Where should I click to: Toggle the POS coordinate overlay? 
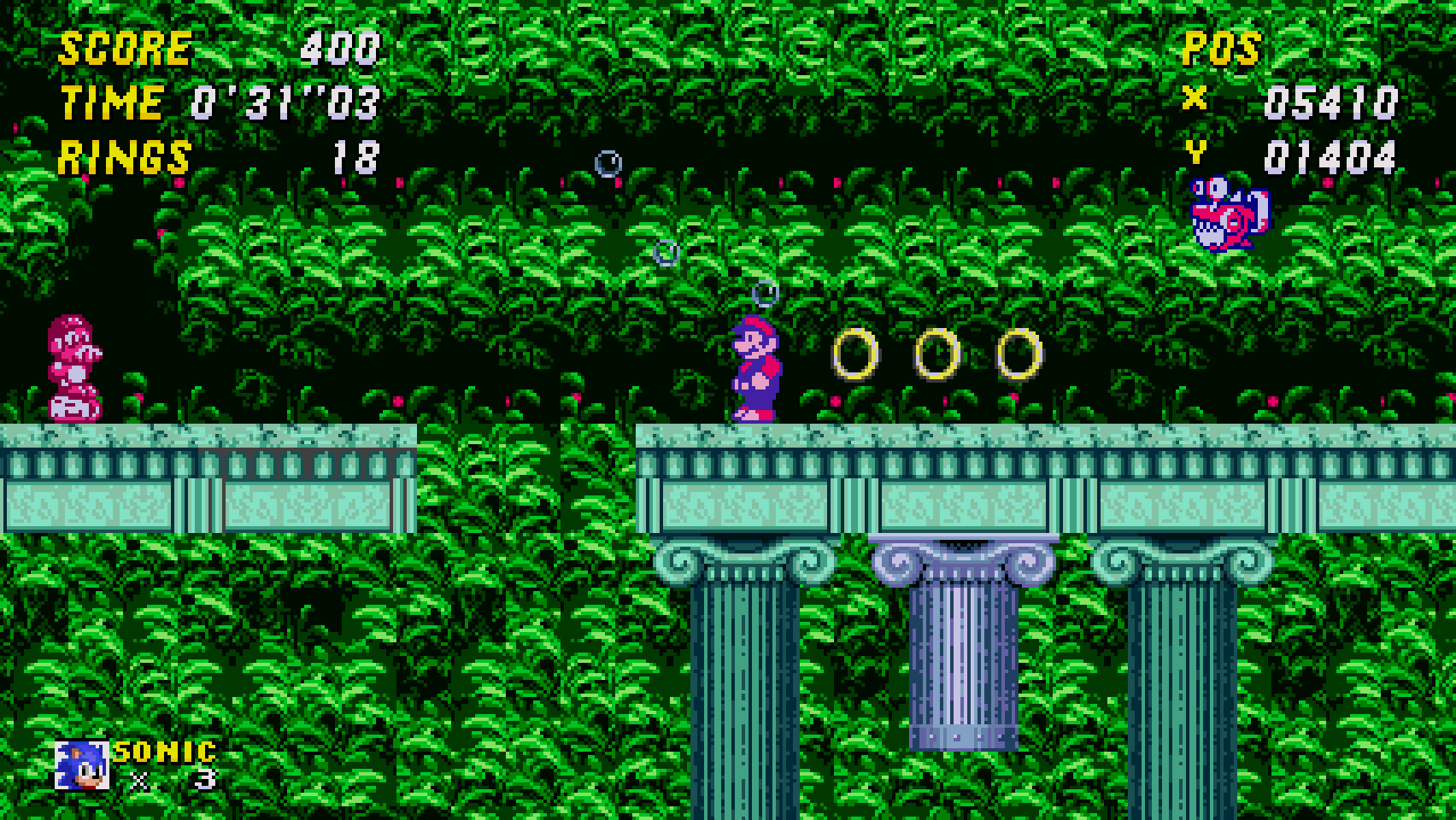pos(1221,50)
